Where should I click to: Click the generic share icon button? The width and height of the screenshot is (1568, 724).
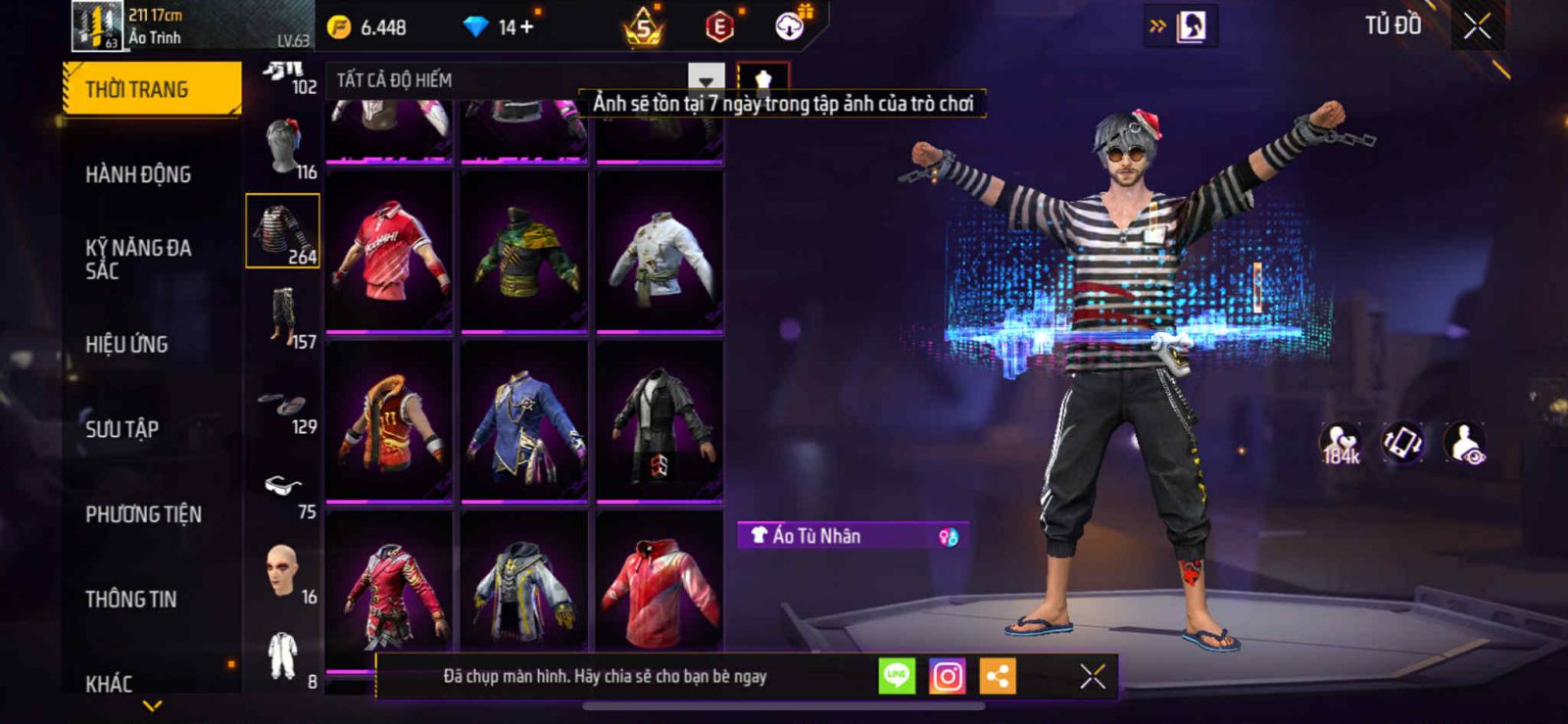(x=998, y=676)
